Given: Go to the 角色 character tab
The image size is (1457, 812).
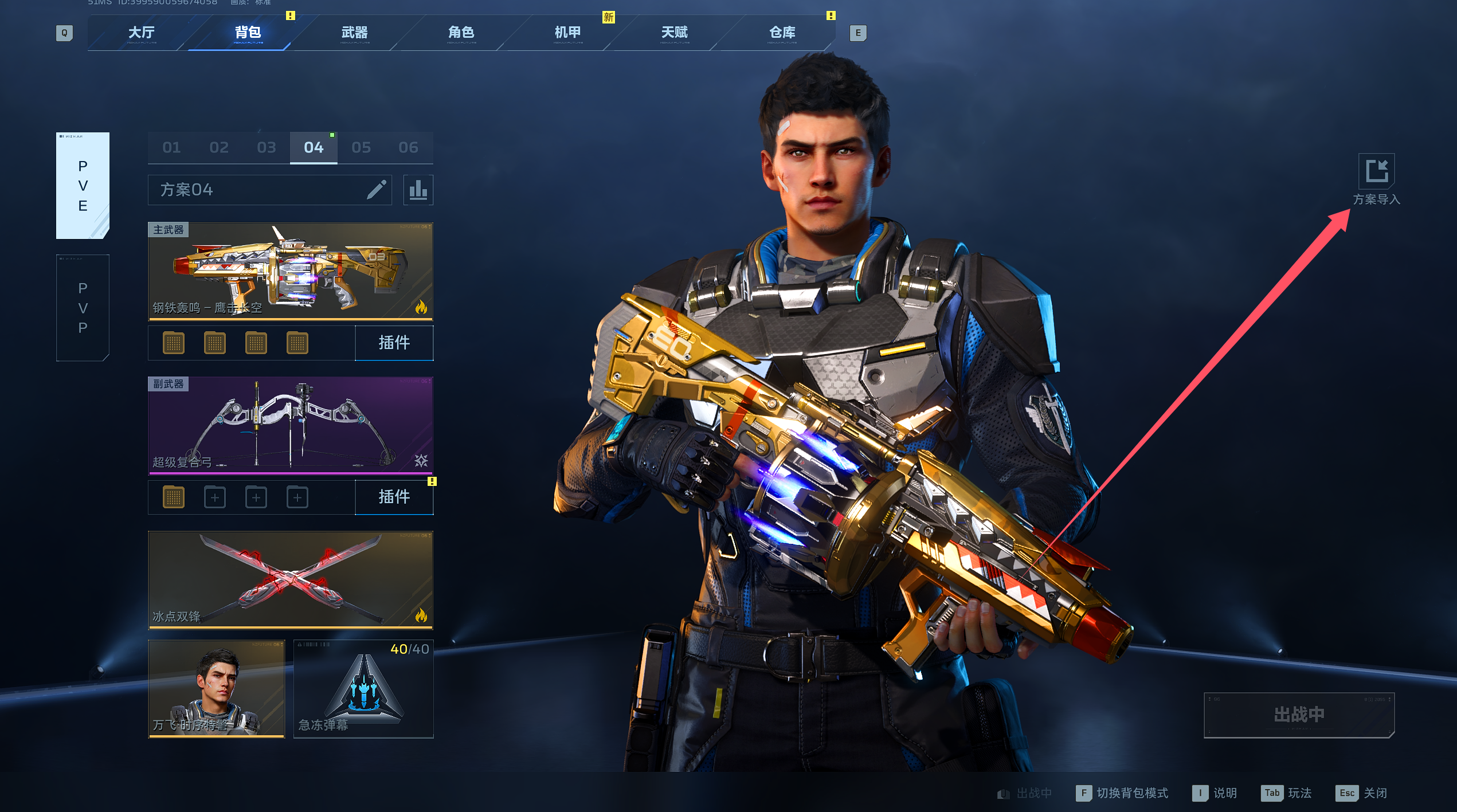Looking at the screenshot, I should tap(461, 33).
